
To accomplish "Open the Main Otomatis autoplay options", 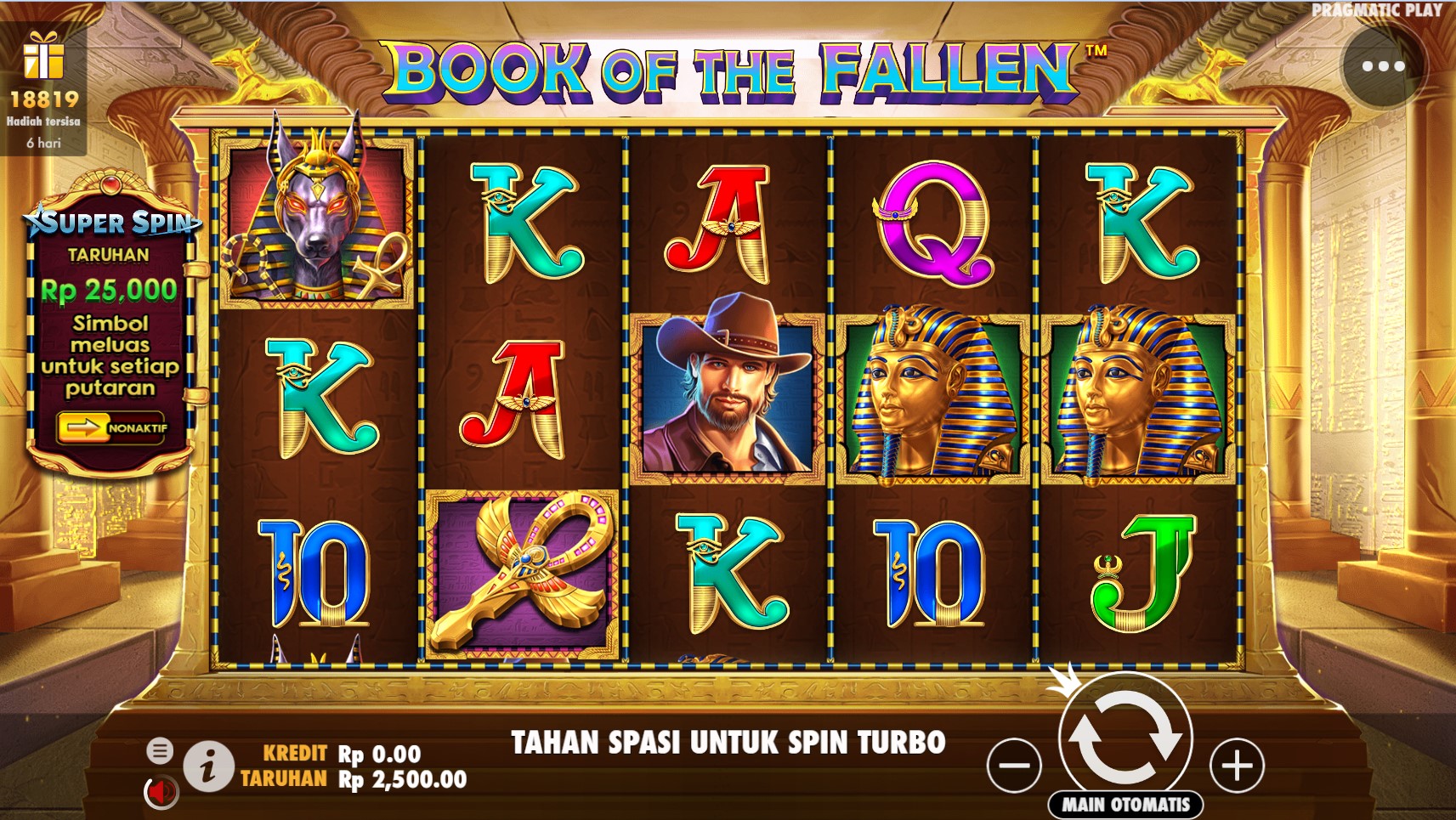I will [1125, 804].
